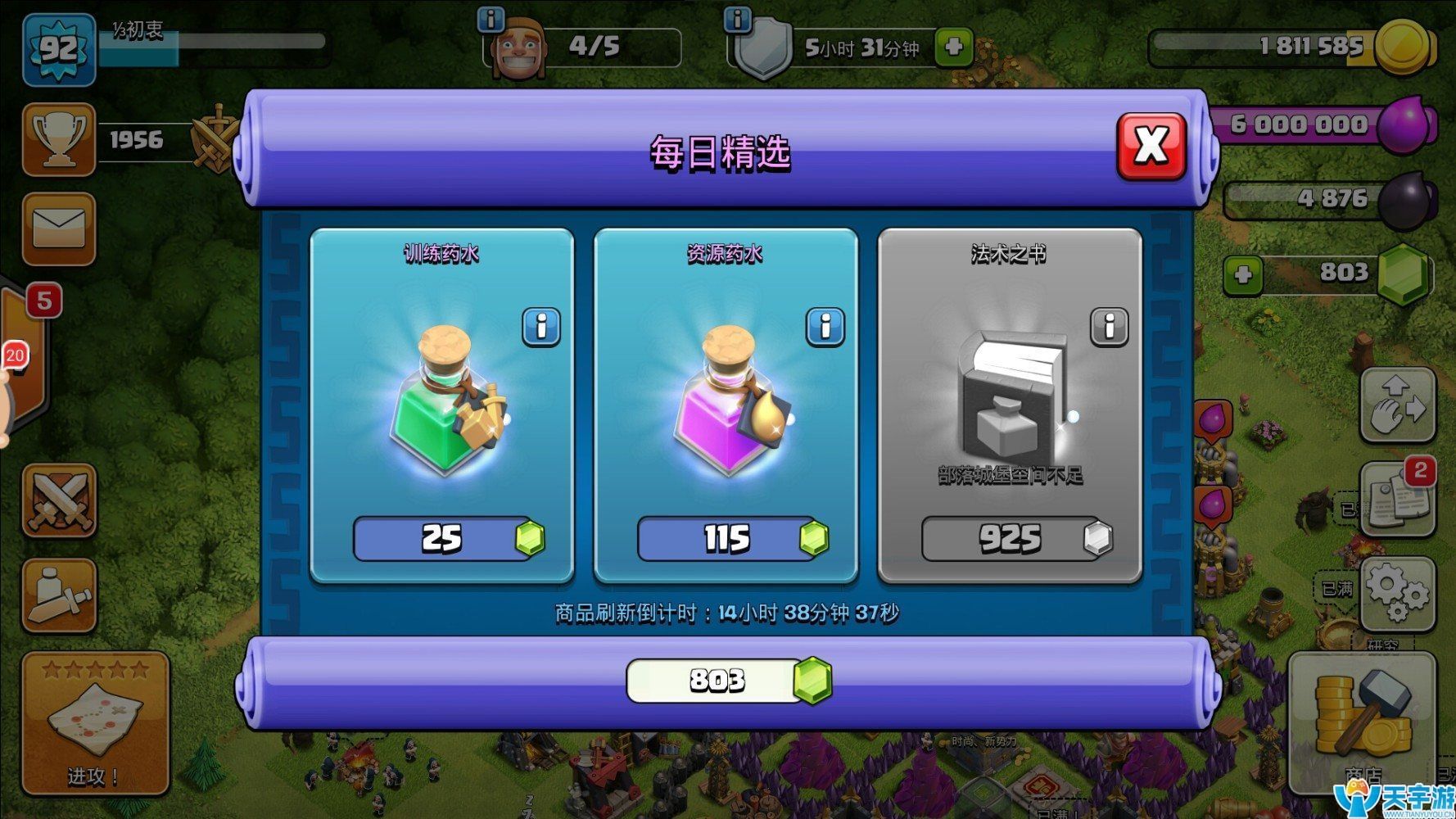Open info for the Book of Spells
Image resolution: width=1456 pixels, height=819 pixels.
tap(1109, 327)
